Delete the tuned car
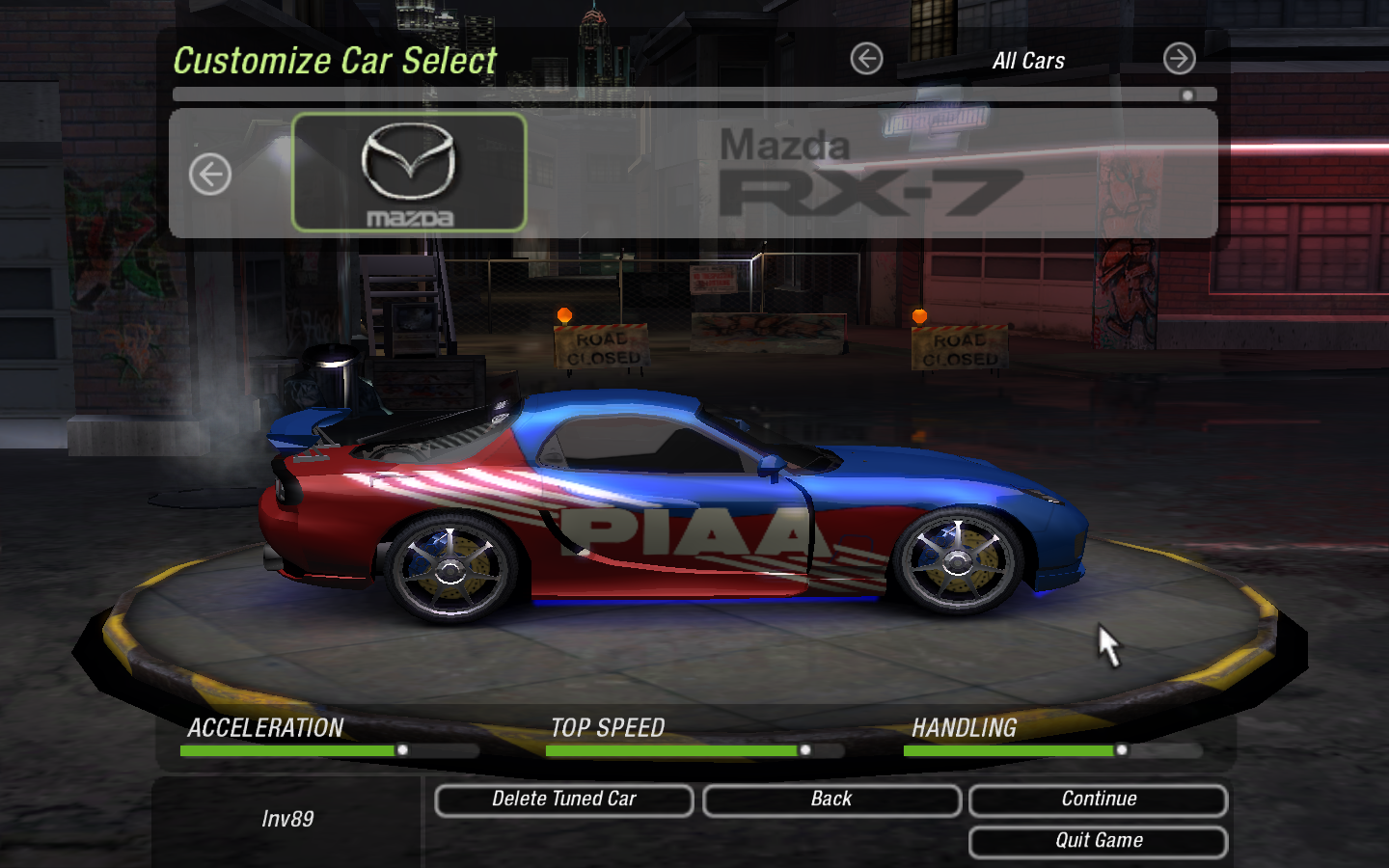This screenshot has height=868, width=1389. pyautogui.click(x=563, y=800)
